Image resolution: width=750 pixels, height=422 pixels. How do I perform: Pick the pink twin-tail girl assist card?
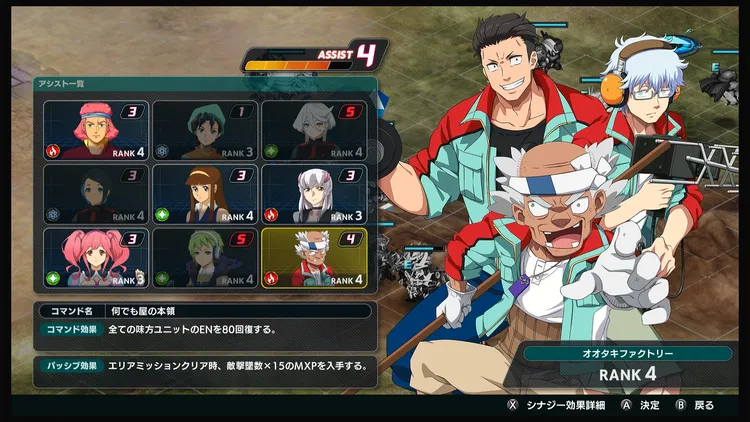tap(96, 258)
